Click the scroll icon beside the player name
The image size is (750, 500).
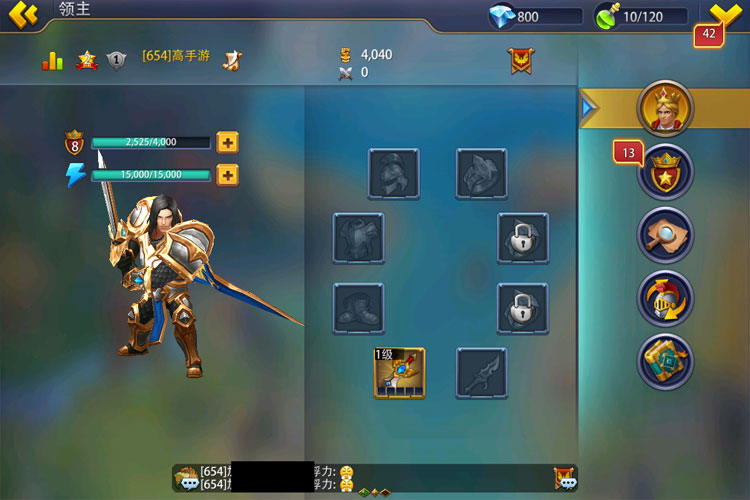[x=231, y=60]
